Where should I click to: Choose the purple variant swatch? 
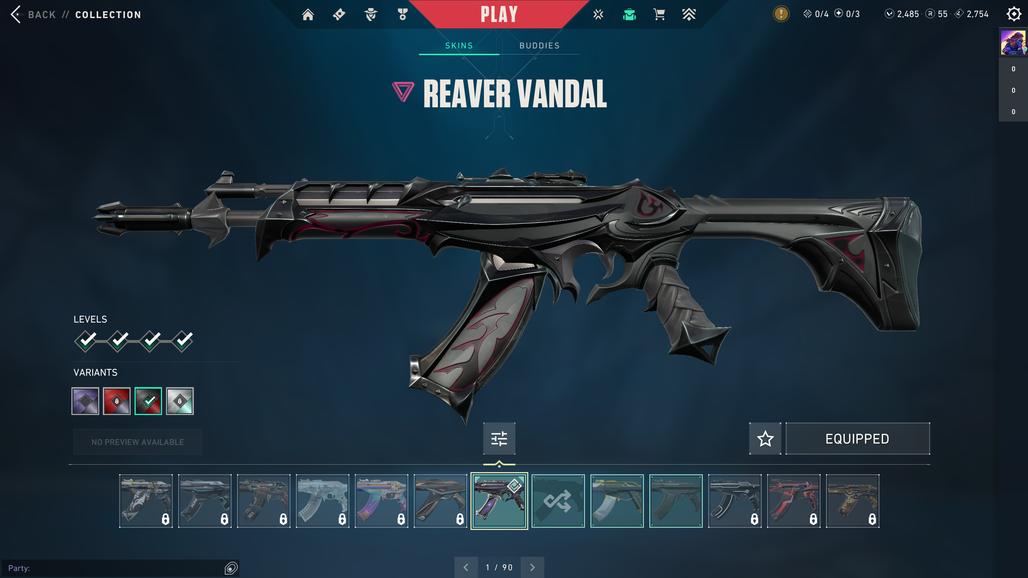[86, 401]
